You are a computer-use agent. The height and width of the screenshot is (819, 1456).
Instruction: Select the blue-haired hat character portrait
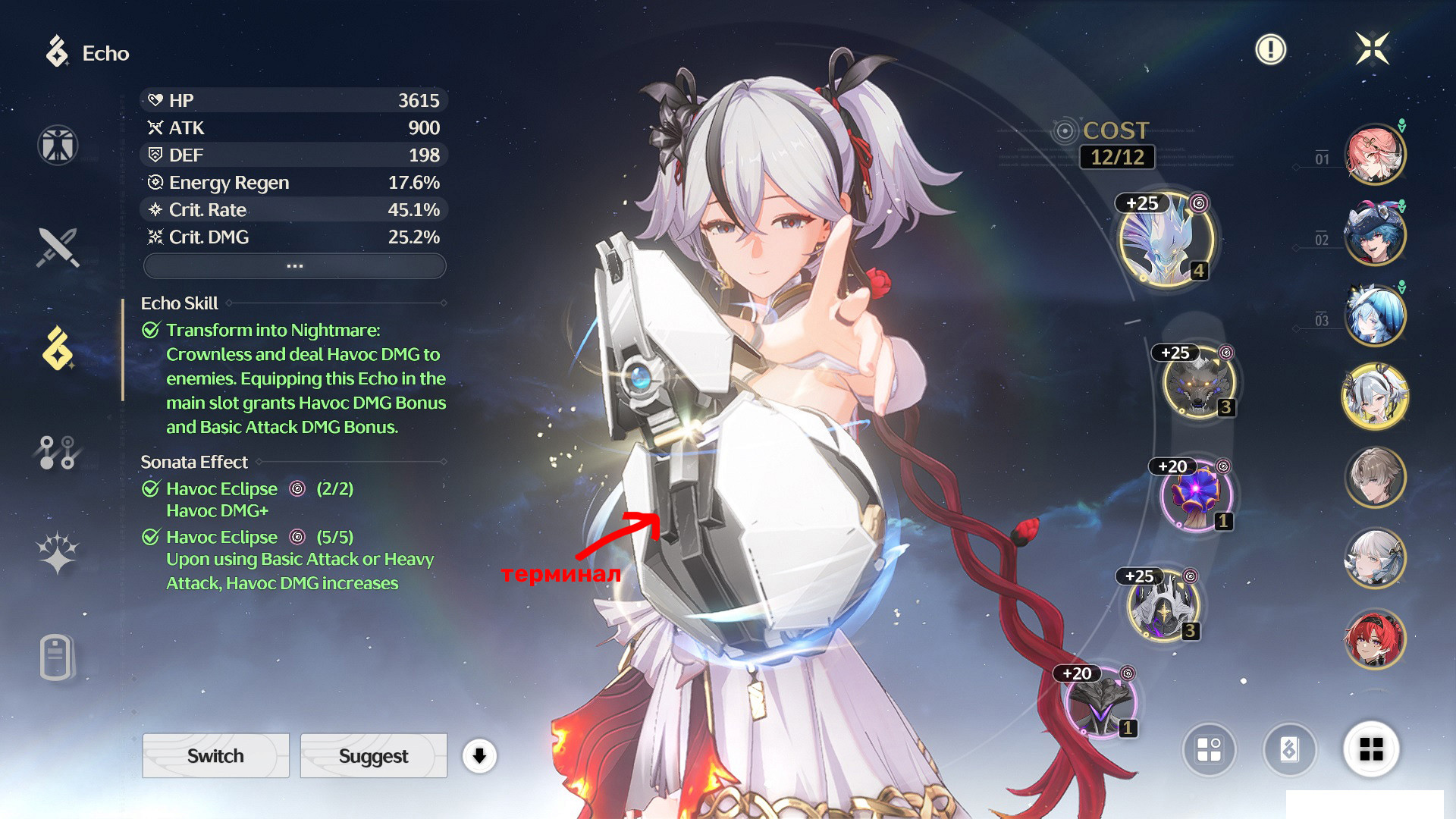(1374, 234)
